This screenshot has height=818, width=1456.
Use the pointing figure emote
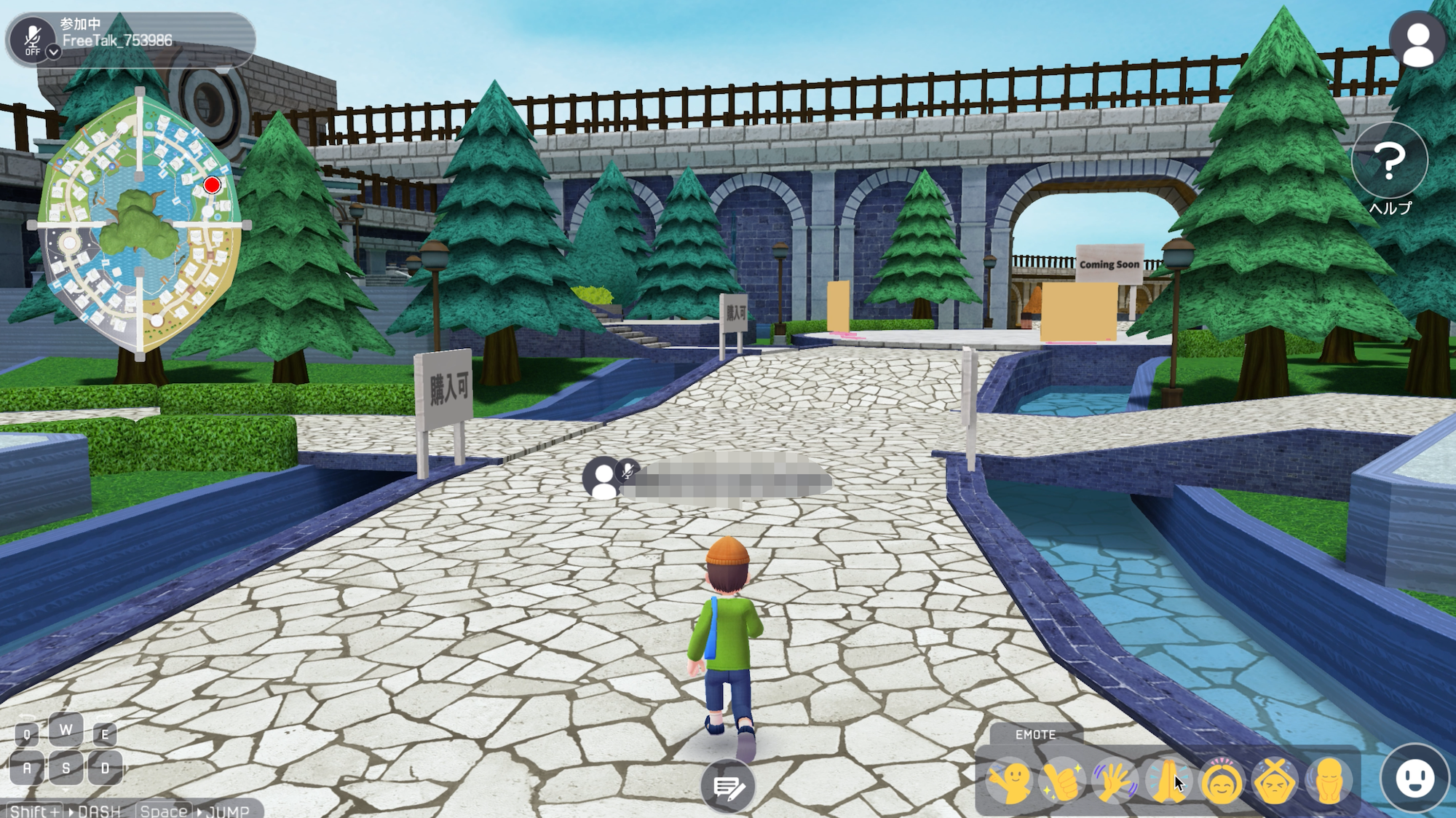point(1009,782)
